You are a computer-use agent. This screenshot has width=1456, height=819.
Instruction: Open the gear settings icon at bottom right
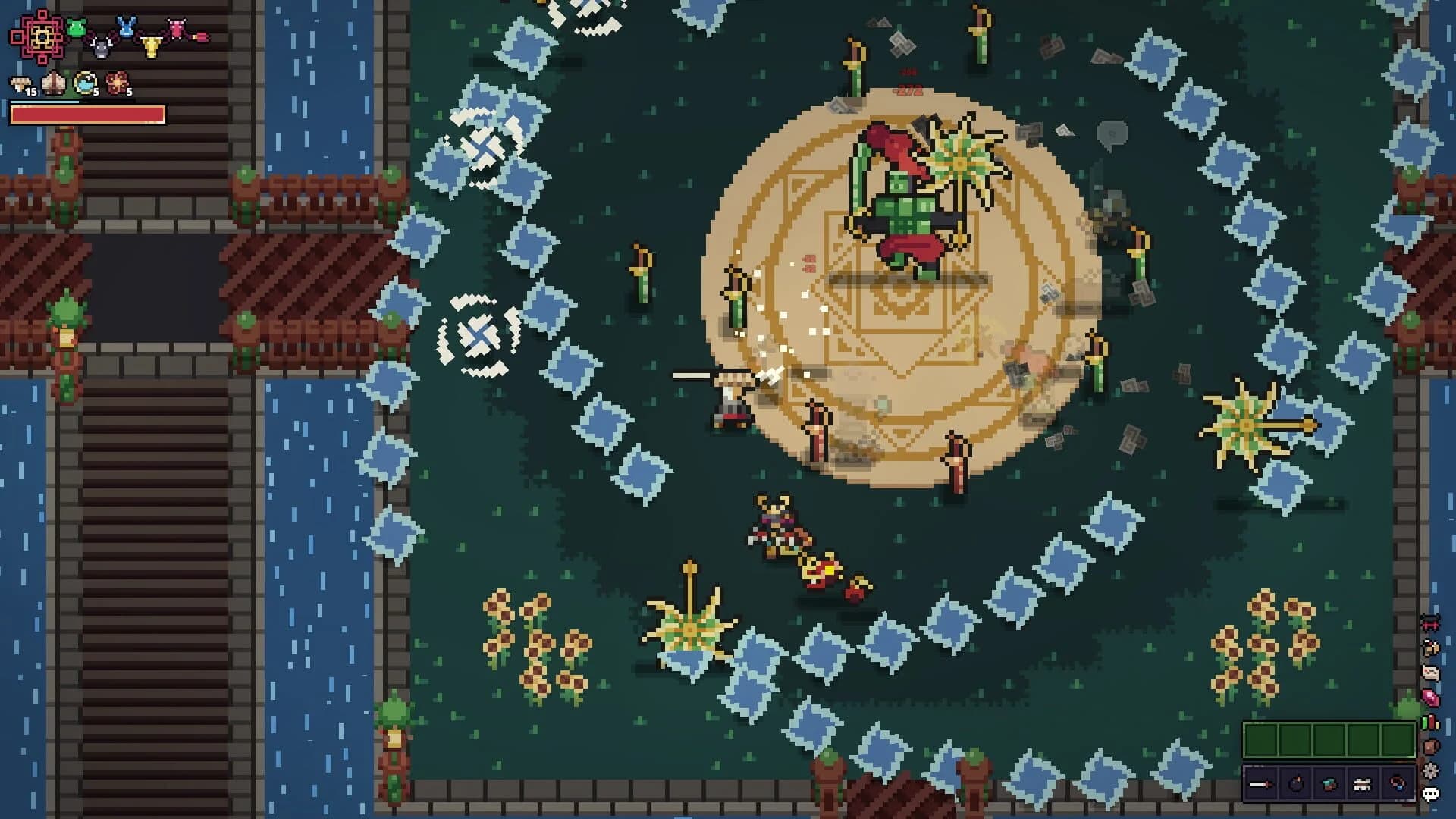click(x=1430, y=769)
